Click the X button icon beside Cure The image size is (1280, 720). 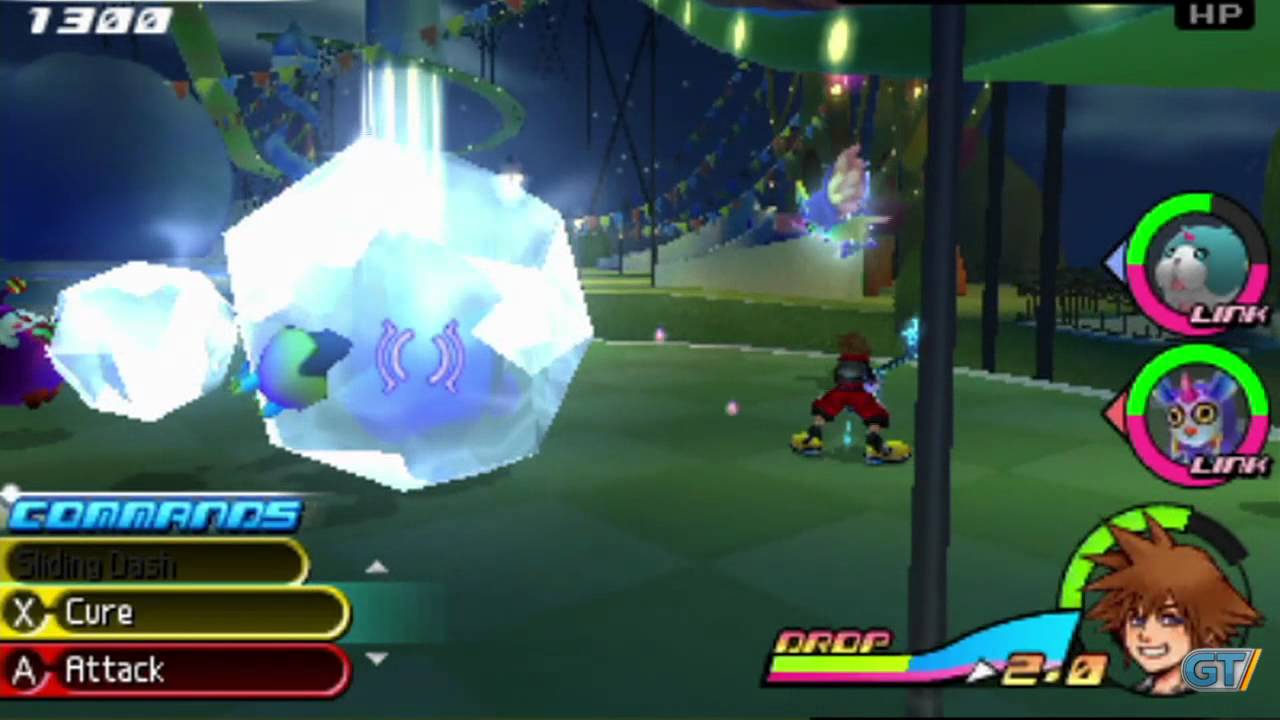pyautogui.click(x=25, y=612)
